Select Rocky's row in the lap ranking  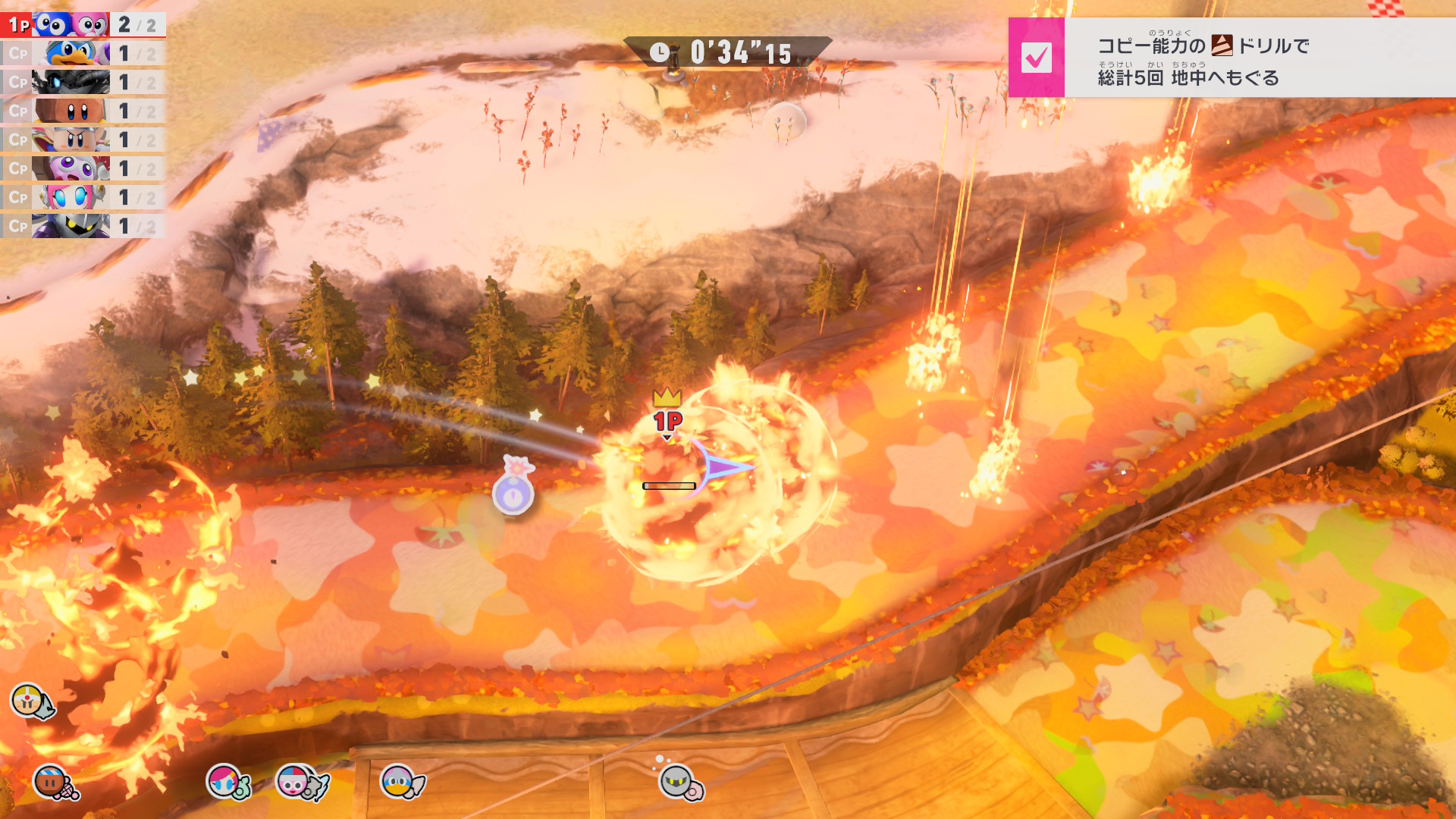coord(82,111)
